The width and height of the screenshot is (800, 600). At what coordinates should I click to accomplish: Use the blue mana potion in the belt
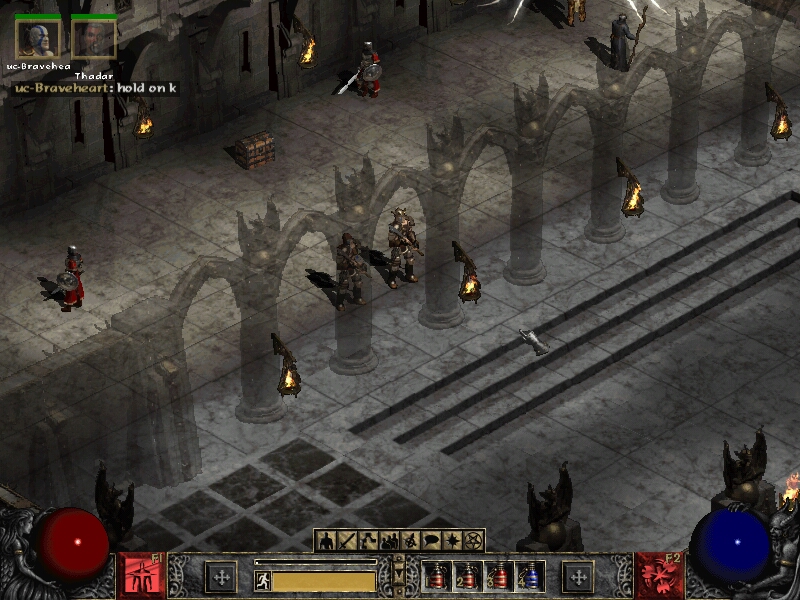point(530,576)
